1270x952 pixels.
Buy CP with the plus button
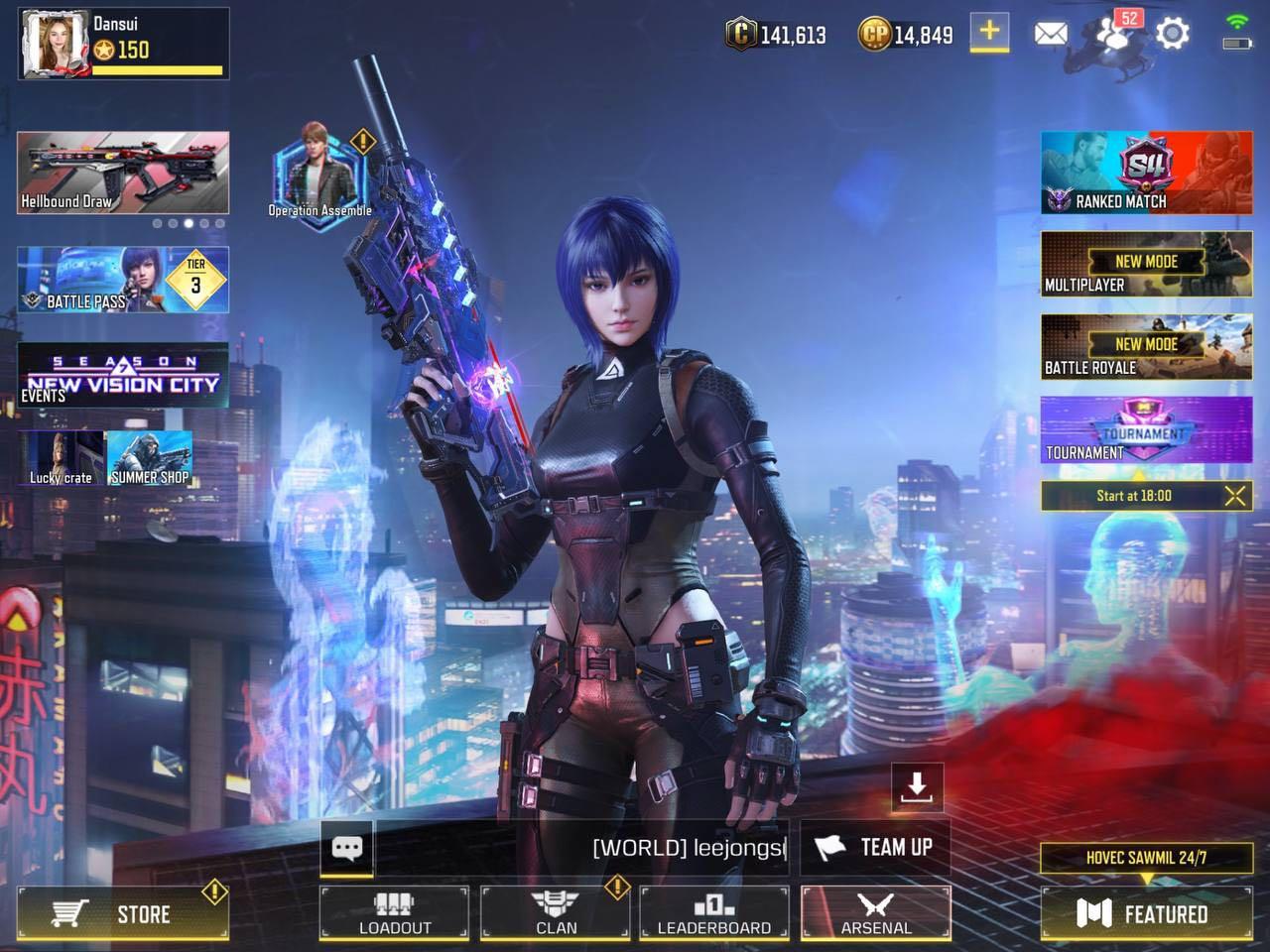point(988,34)
